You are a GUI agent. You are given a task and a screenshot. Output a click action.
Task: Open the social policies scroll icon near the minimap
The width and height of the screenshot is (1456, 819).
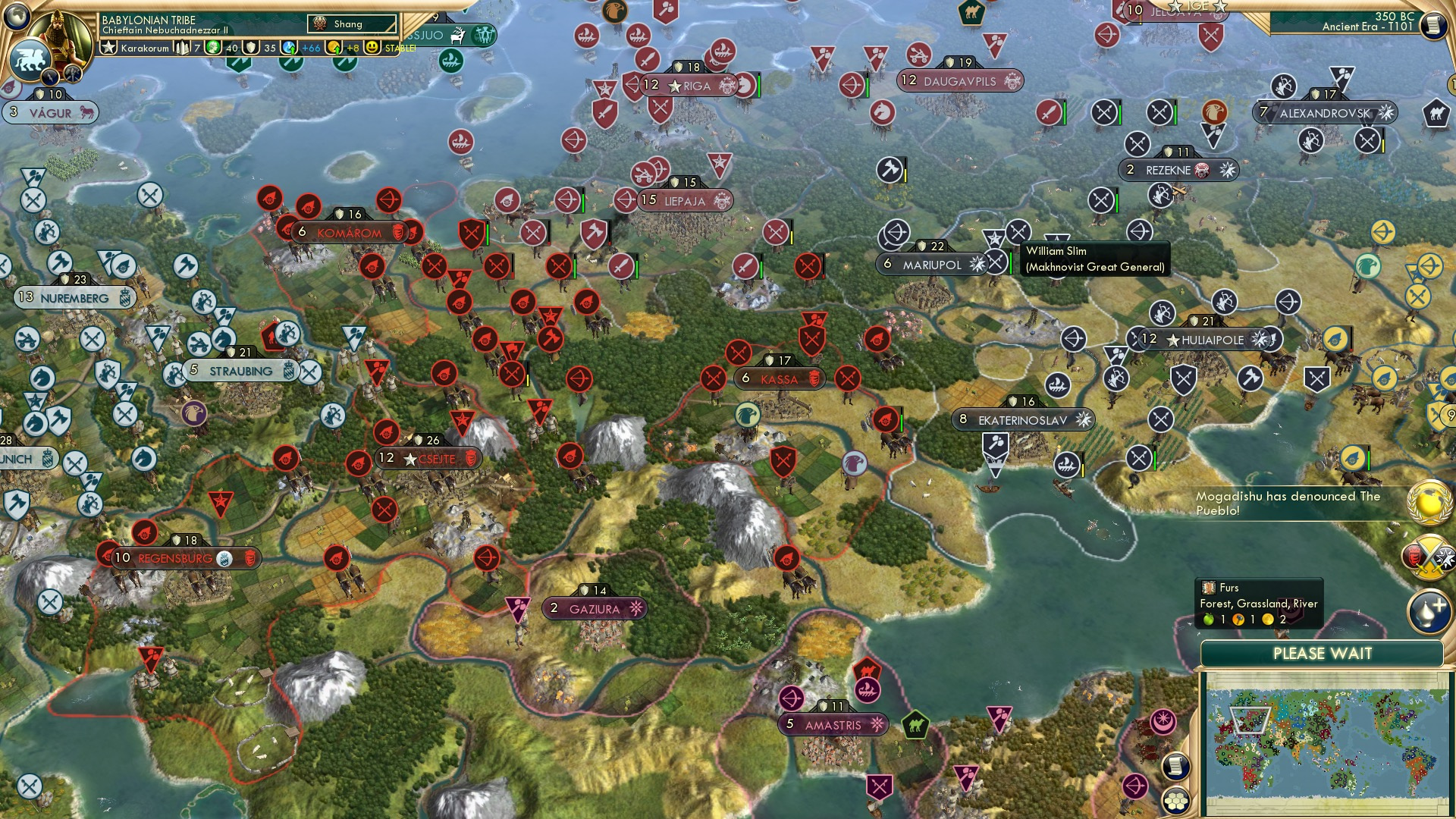[1175, 766]
